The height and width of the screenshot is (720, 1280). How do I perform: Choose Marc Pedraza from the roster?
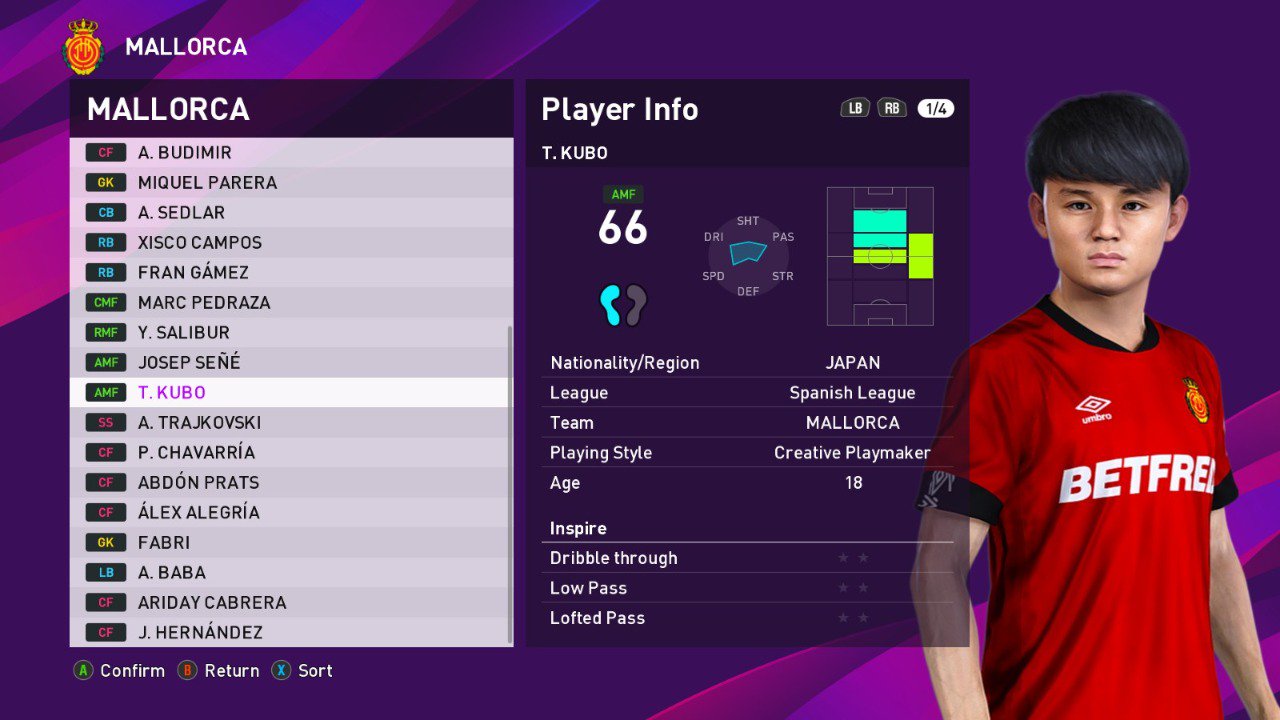point(290,303)
